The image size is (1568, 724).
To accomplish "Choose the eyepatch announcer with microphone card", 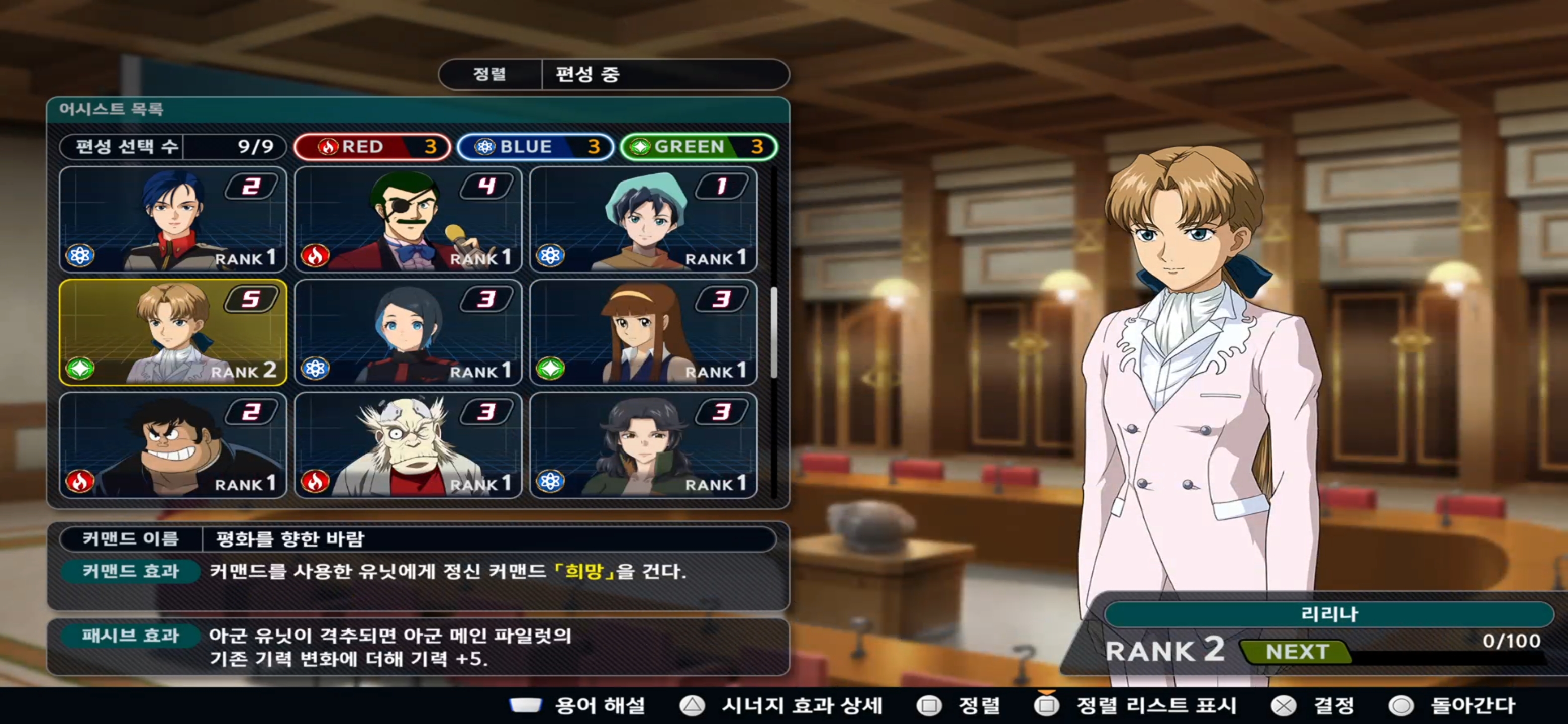I will click(x=408, y=219).
